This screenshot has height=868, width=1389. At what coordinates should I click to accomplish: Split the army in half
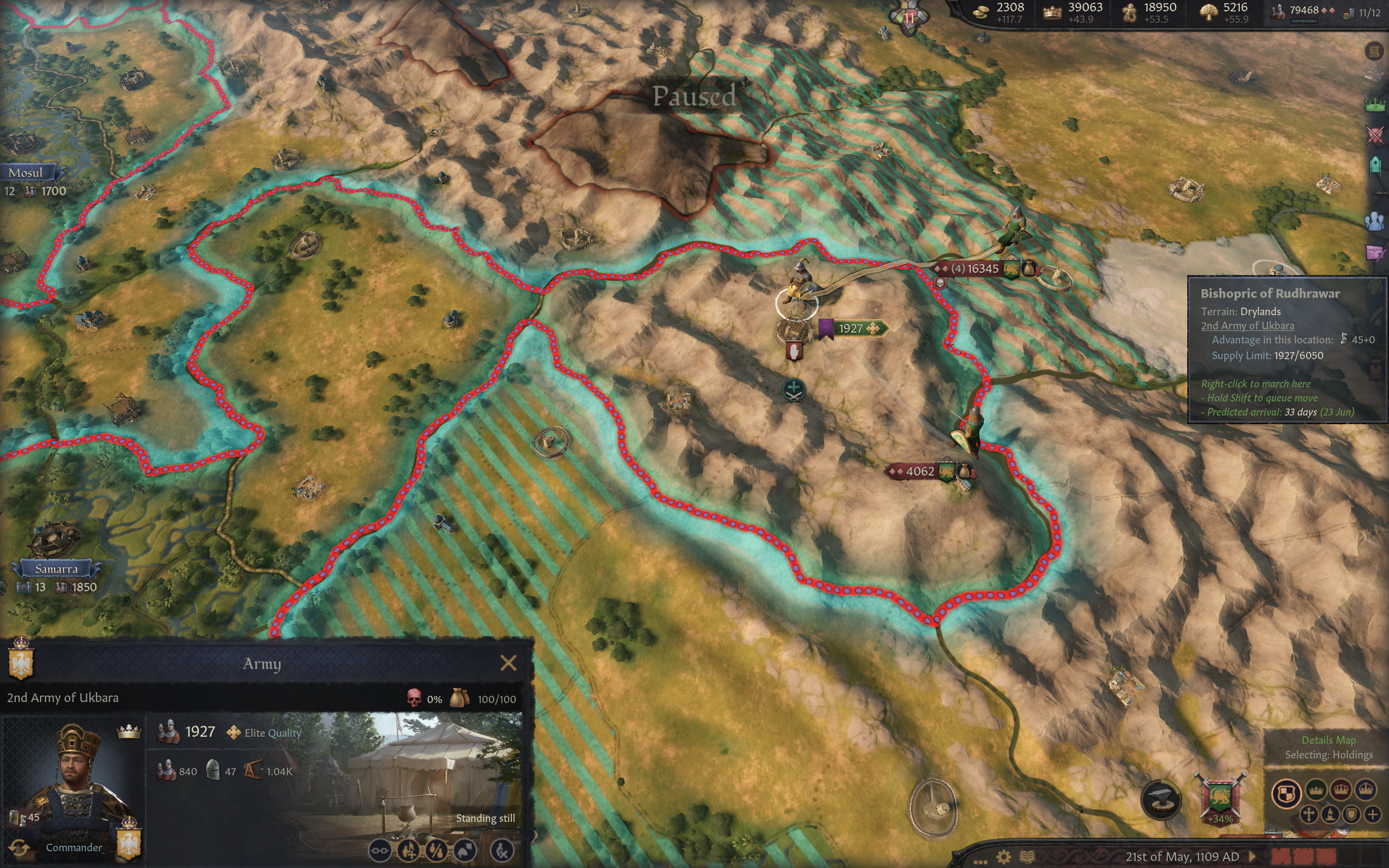coord(436,850)
